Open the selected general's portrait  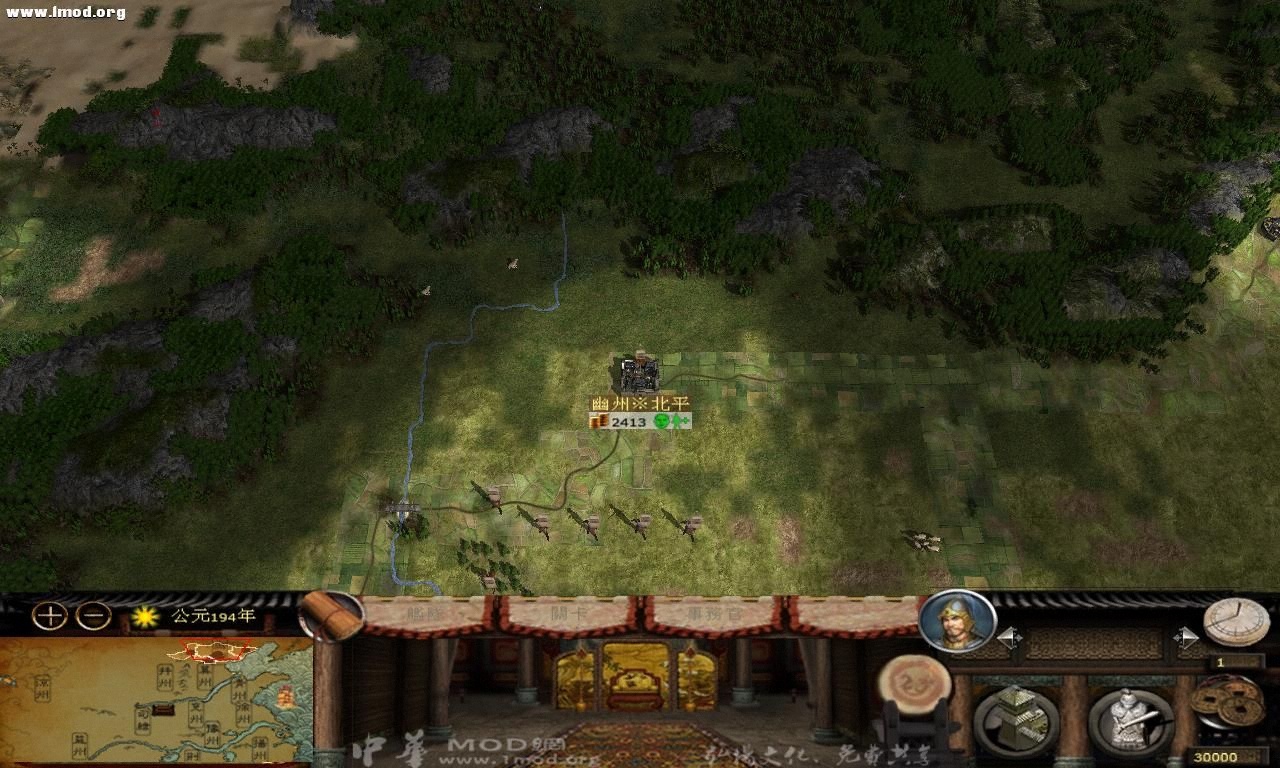point(954,624)
